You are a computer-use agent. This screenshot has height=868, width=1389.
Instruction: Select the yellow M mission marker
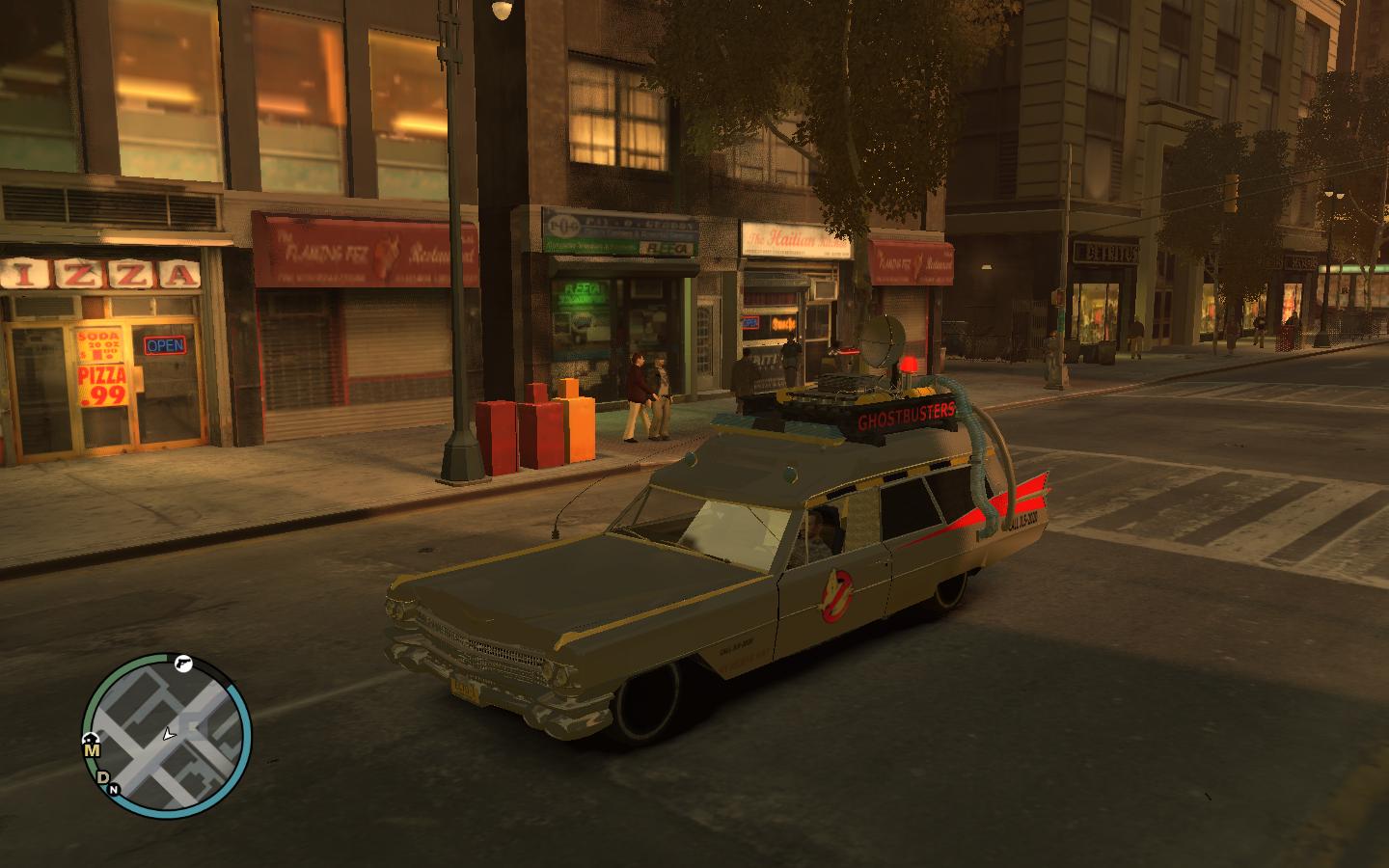(x=92, y=750)
